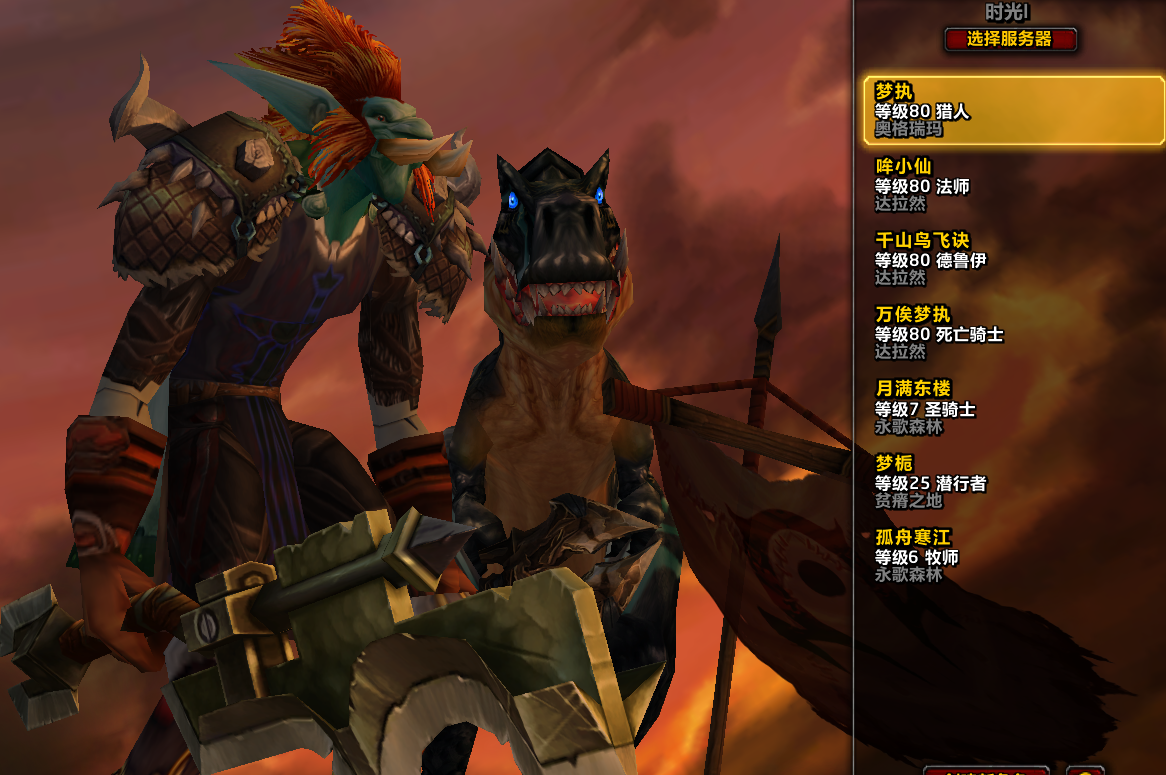Select the level 80 hunter 梦执

coord(1012,111)
